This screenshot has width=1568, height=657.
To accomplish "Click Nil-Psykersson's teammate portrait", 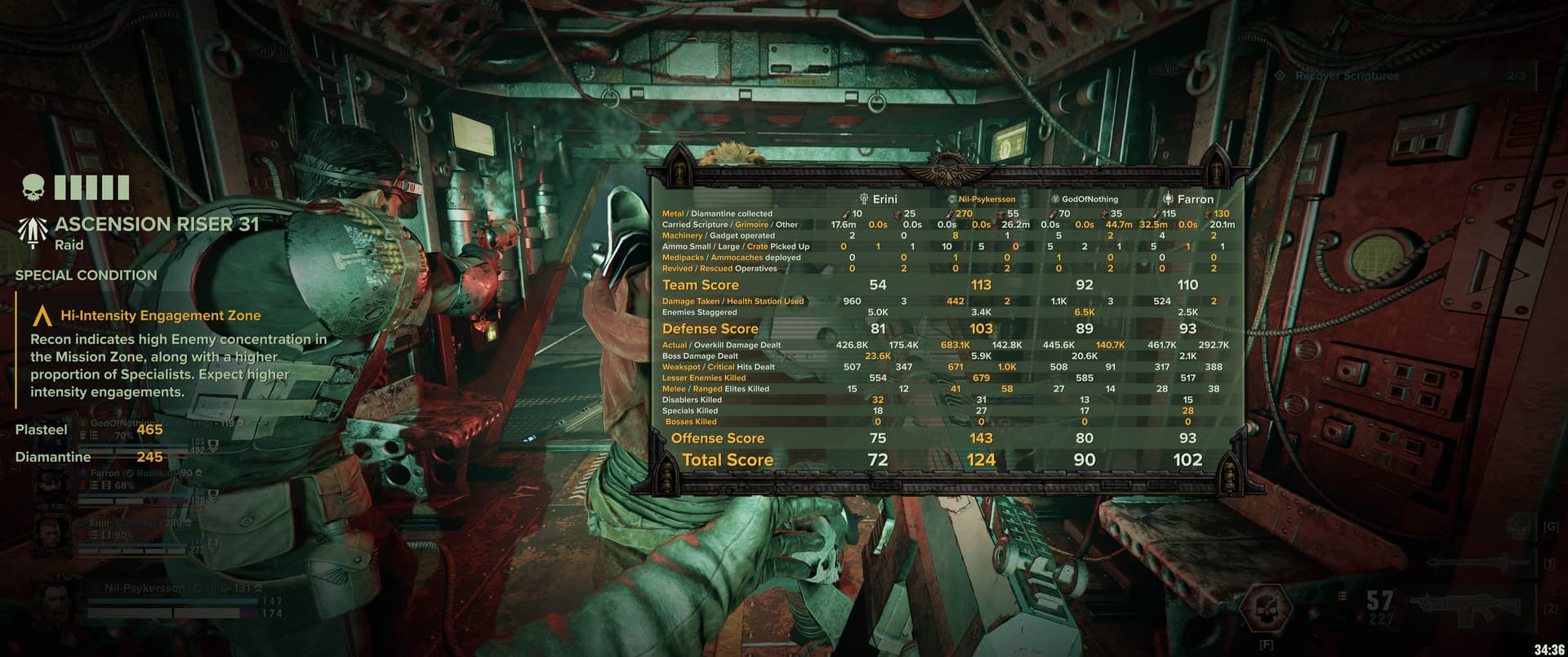I will tap(54, 606).
